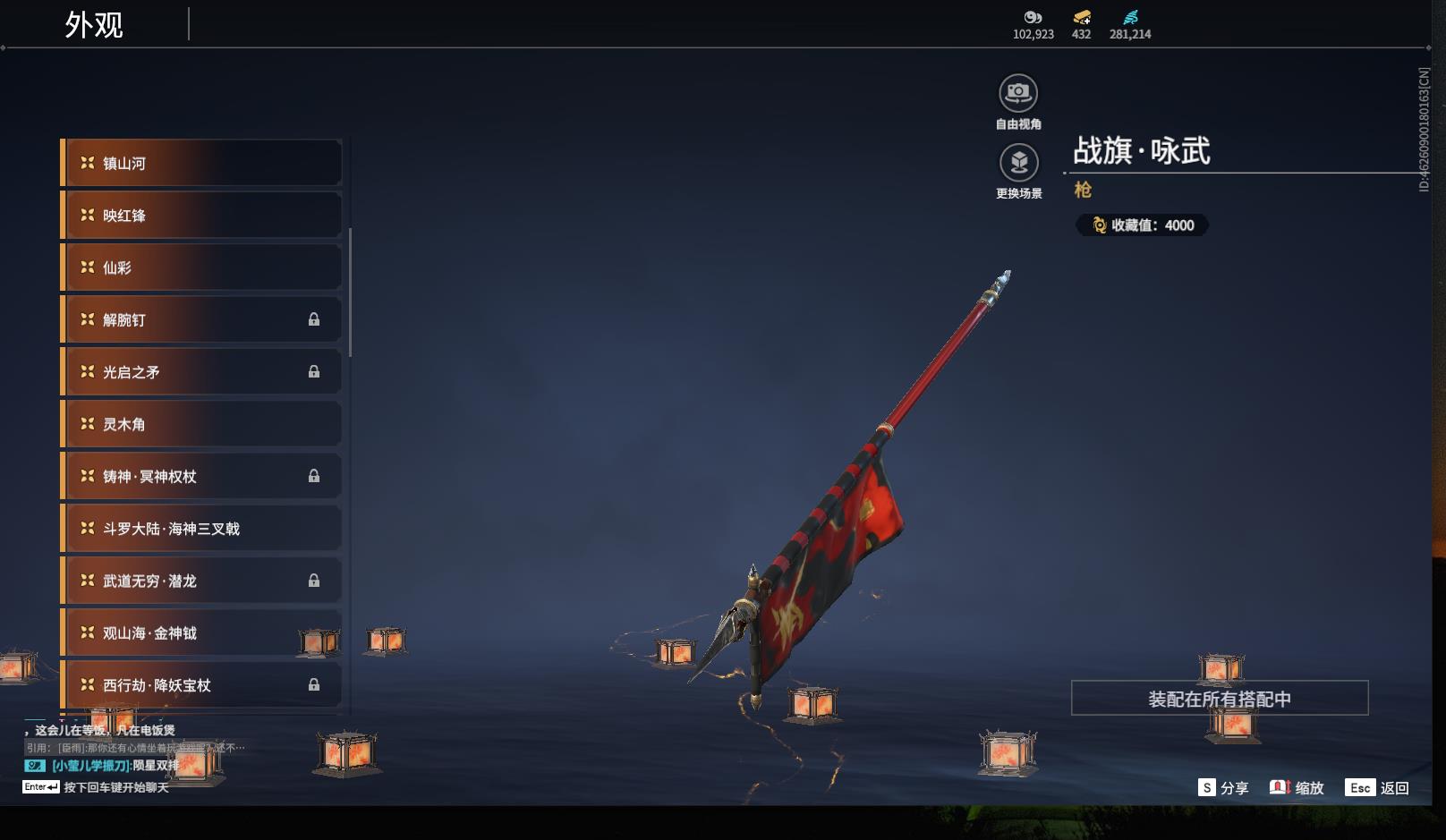Select the 西行劫·降妖宝杖 entry
This screenshot has height=840, width=1446.
202,685
